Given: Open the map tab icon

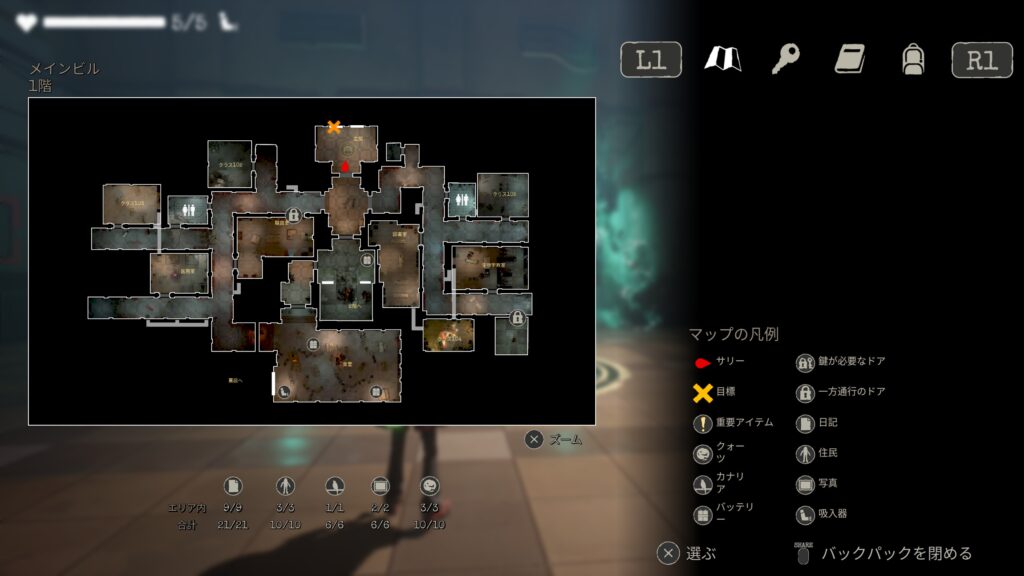Looking at the screenshot, I should pyautogui.click(x=722, y=59).
